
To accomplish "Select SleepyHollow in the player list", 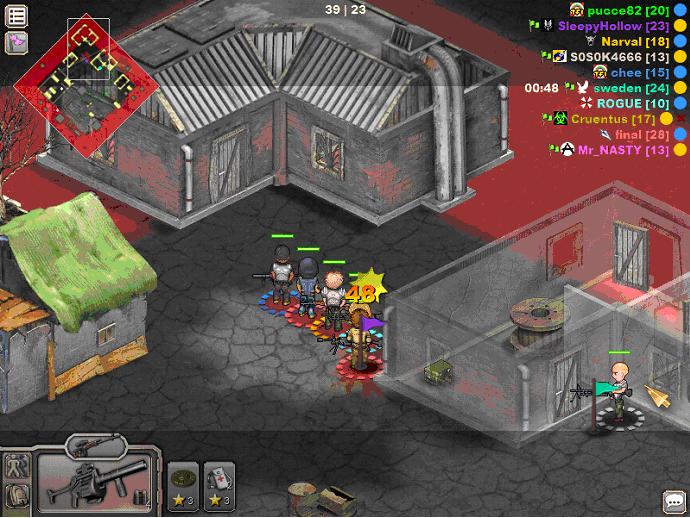I will tap(614, 26).
